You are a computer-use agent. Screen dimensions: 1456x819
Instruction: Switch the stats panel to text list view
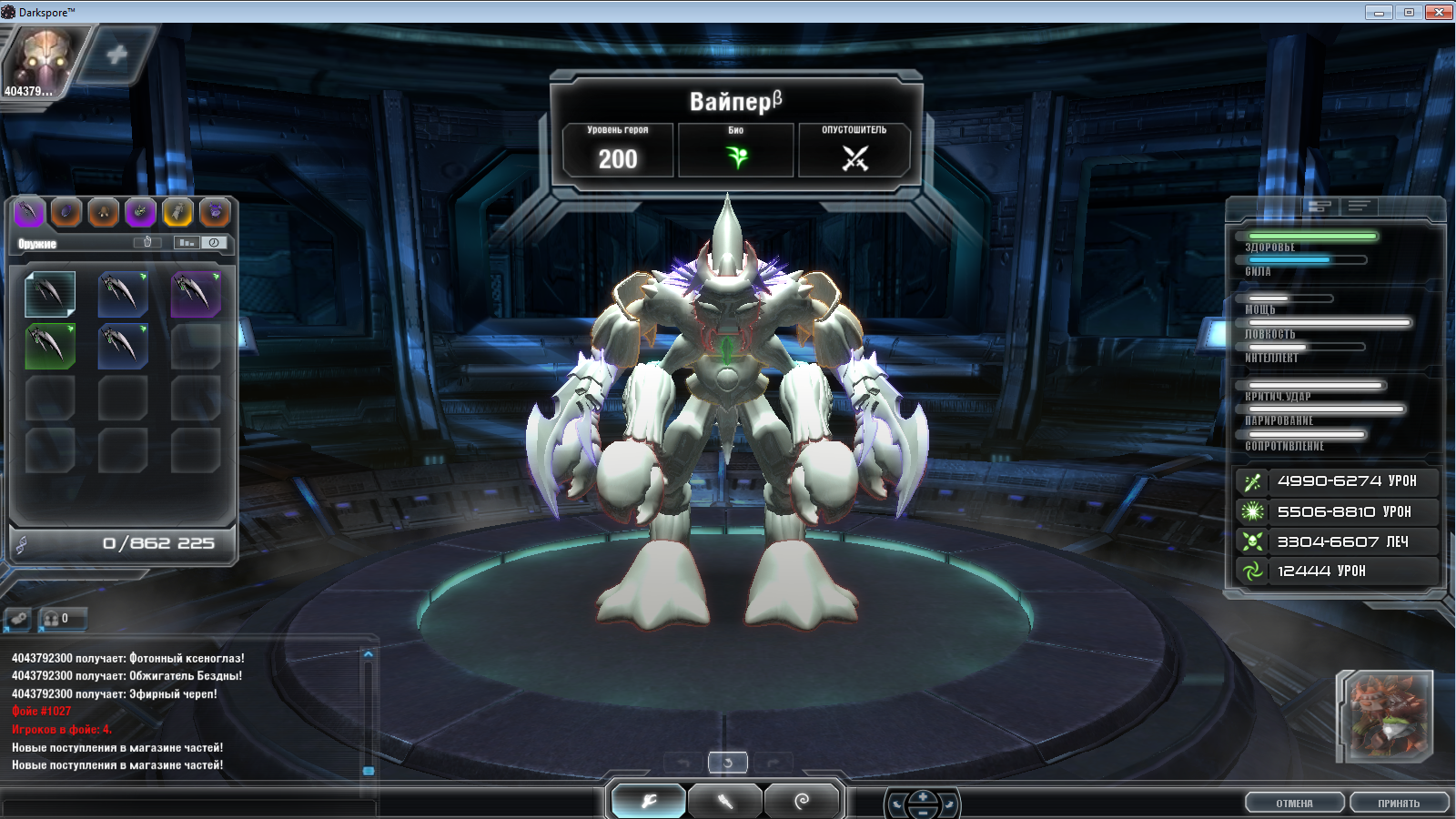coord(1359,207)
